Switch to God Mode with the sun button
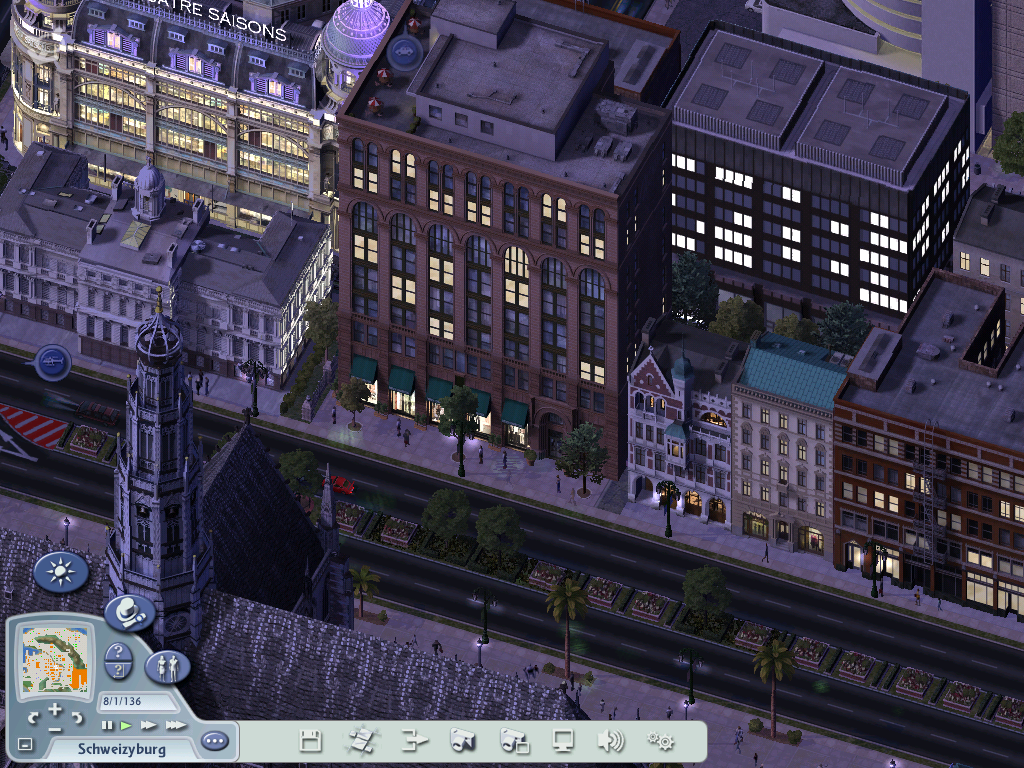Viewport: 1024px width, 768px height. click(x=61, y=572)
